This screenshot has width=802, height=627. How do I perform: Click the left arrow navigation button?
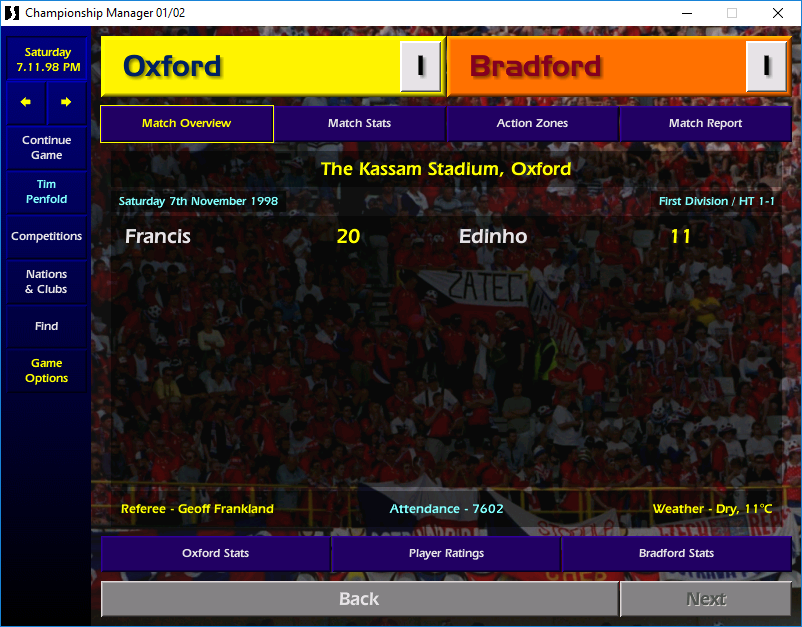coord(26,102)
